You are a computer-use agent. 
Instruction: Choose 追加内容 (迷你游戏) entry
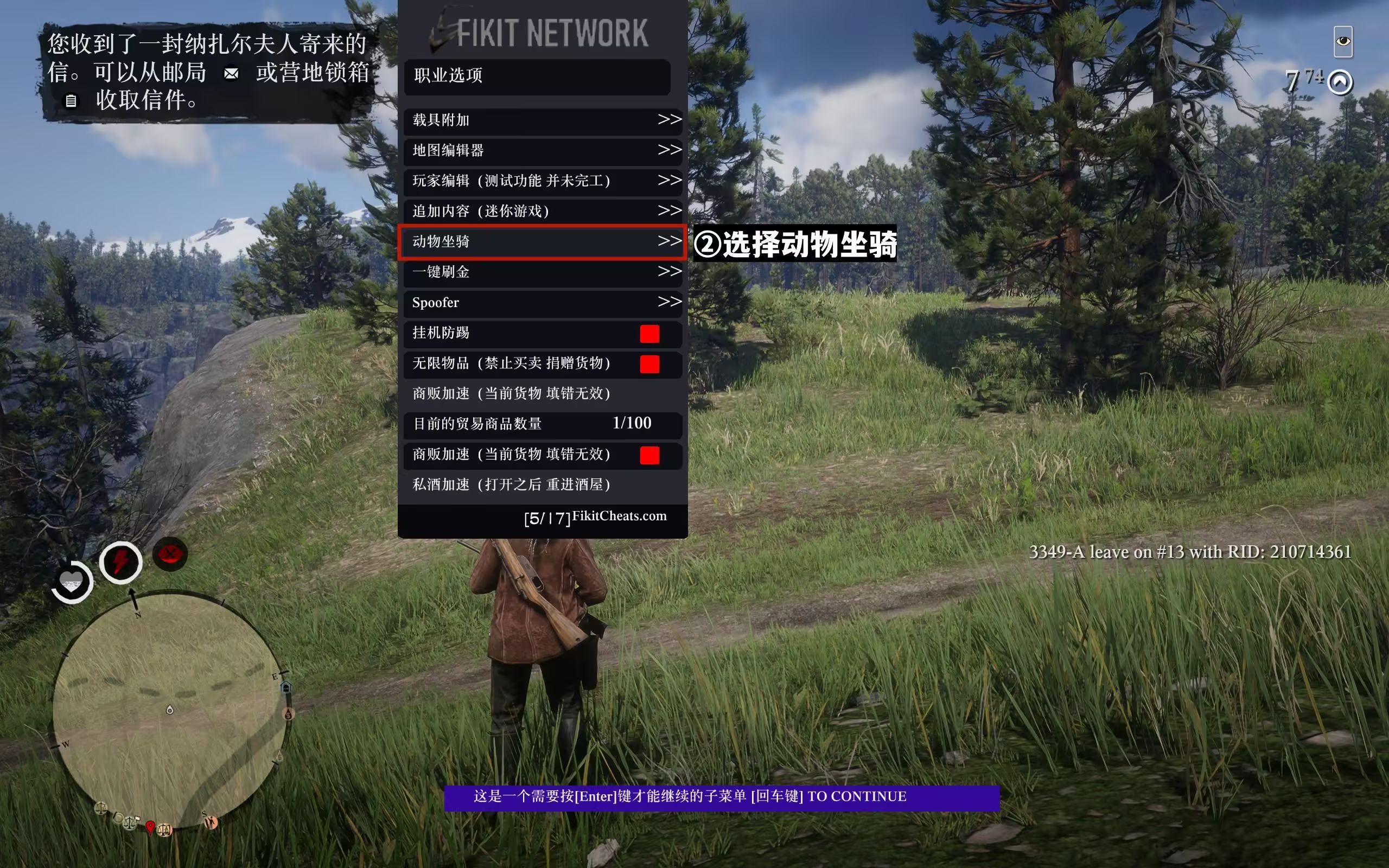pos(542,211)
